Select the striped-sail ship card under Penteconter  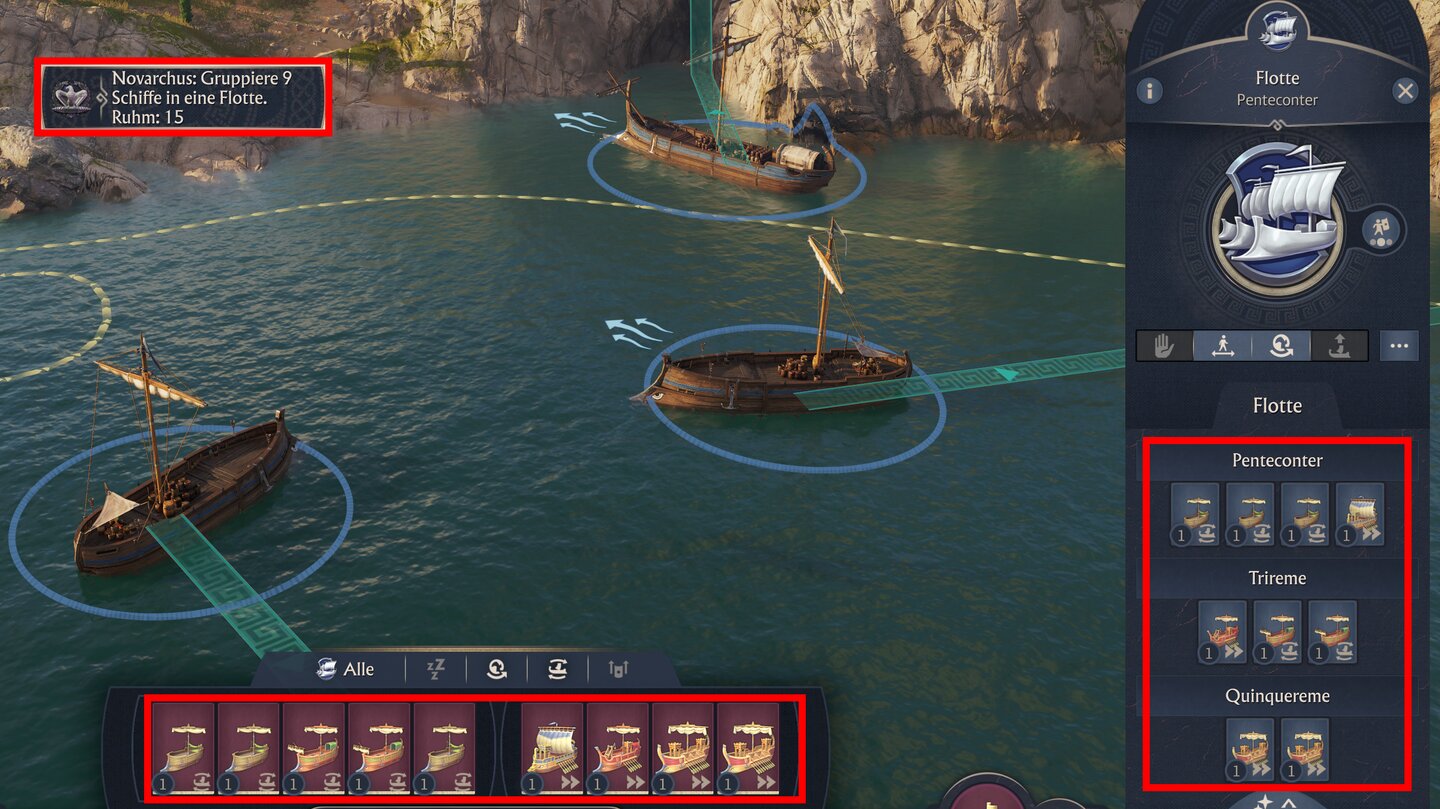tap(1360, 514)
